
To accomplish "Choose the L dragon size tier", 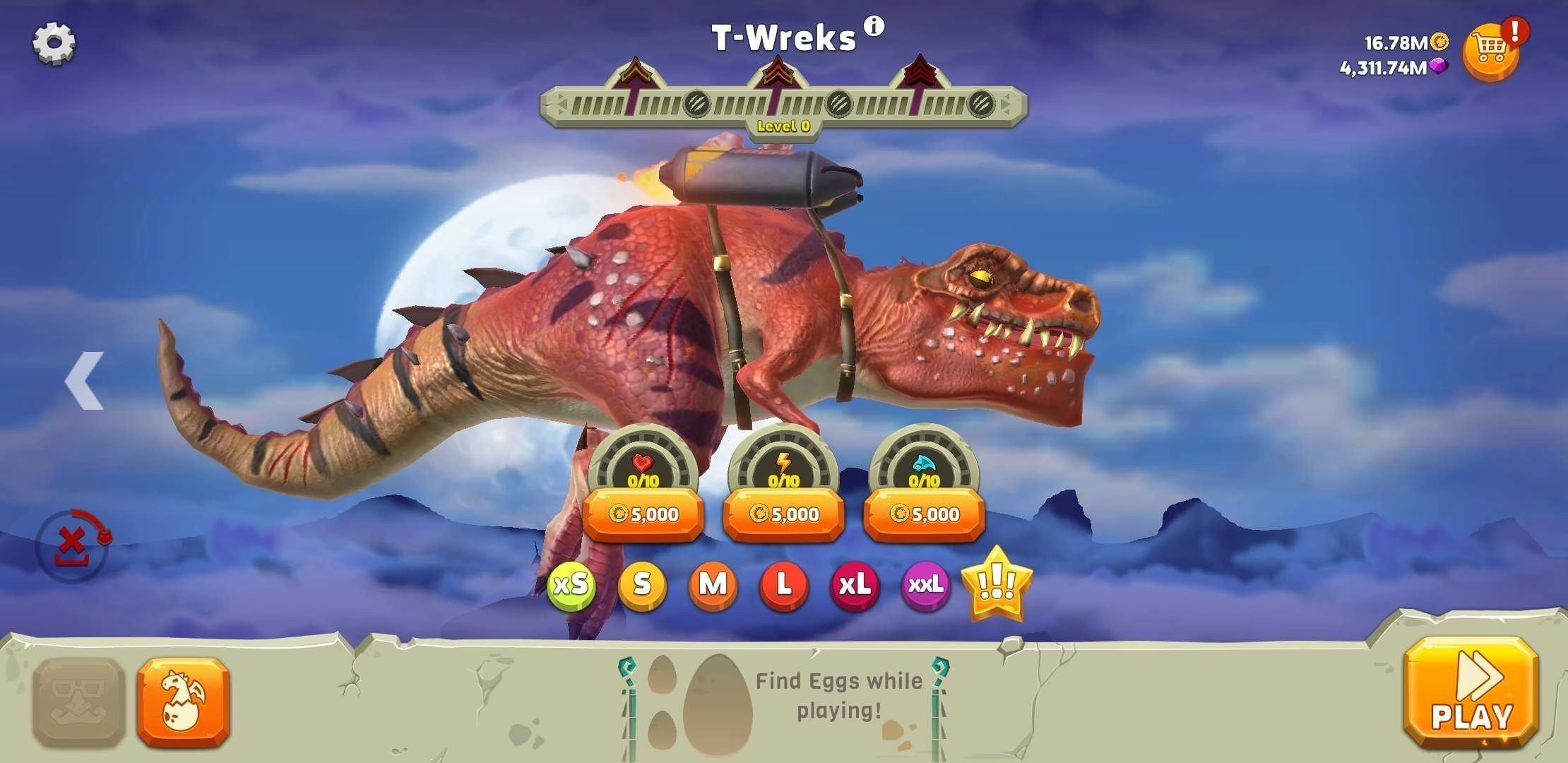I will (x=783, y=585).
